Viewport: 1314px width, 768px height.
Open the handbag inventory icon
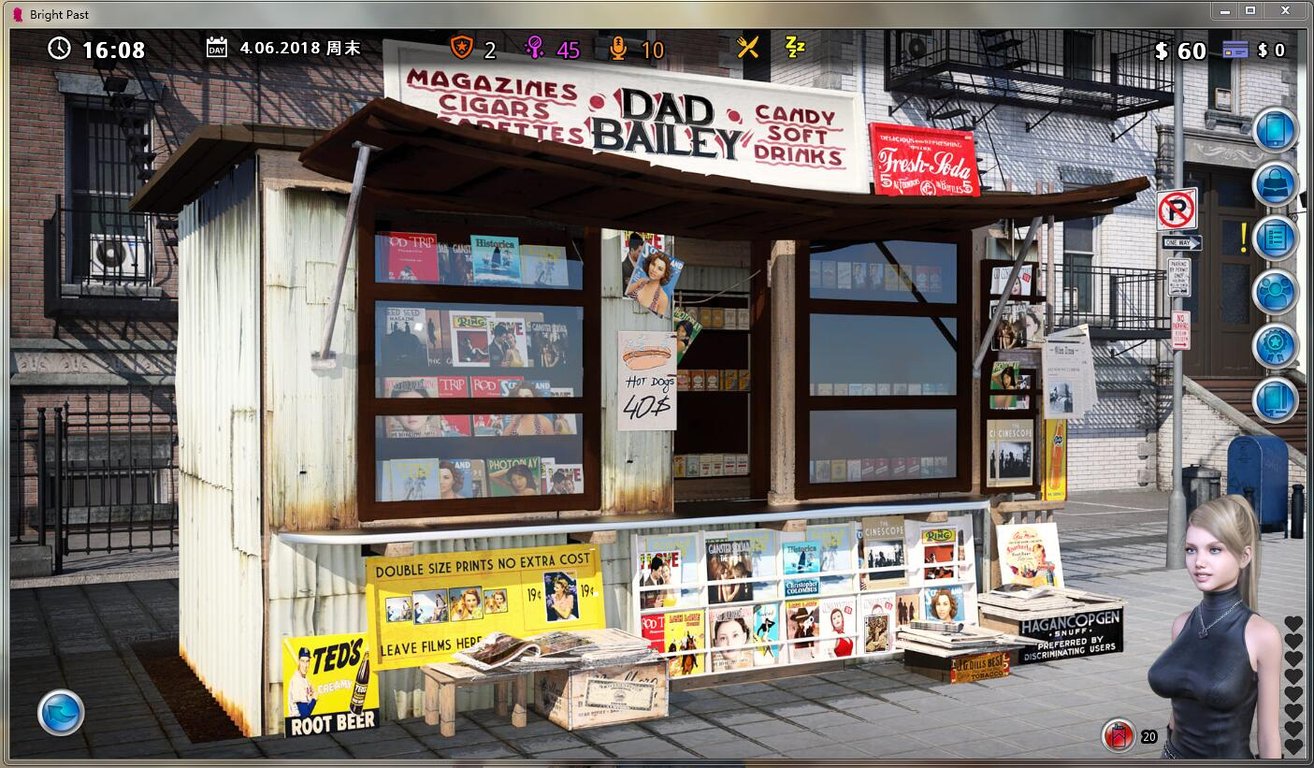click(1275, 184)
